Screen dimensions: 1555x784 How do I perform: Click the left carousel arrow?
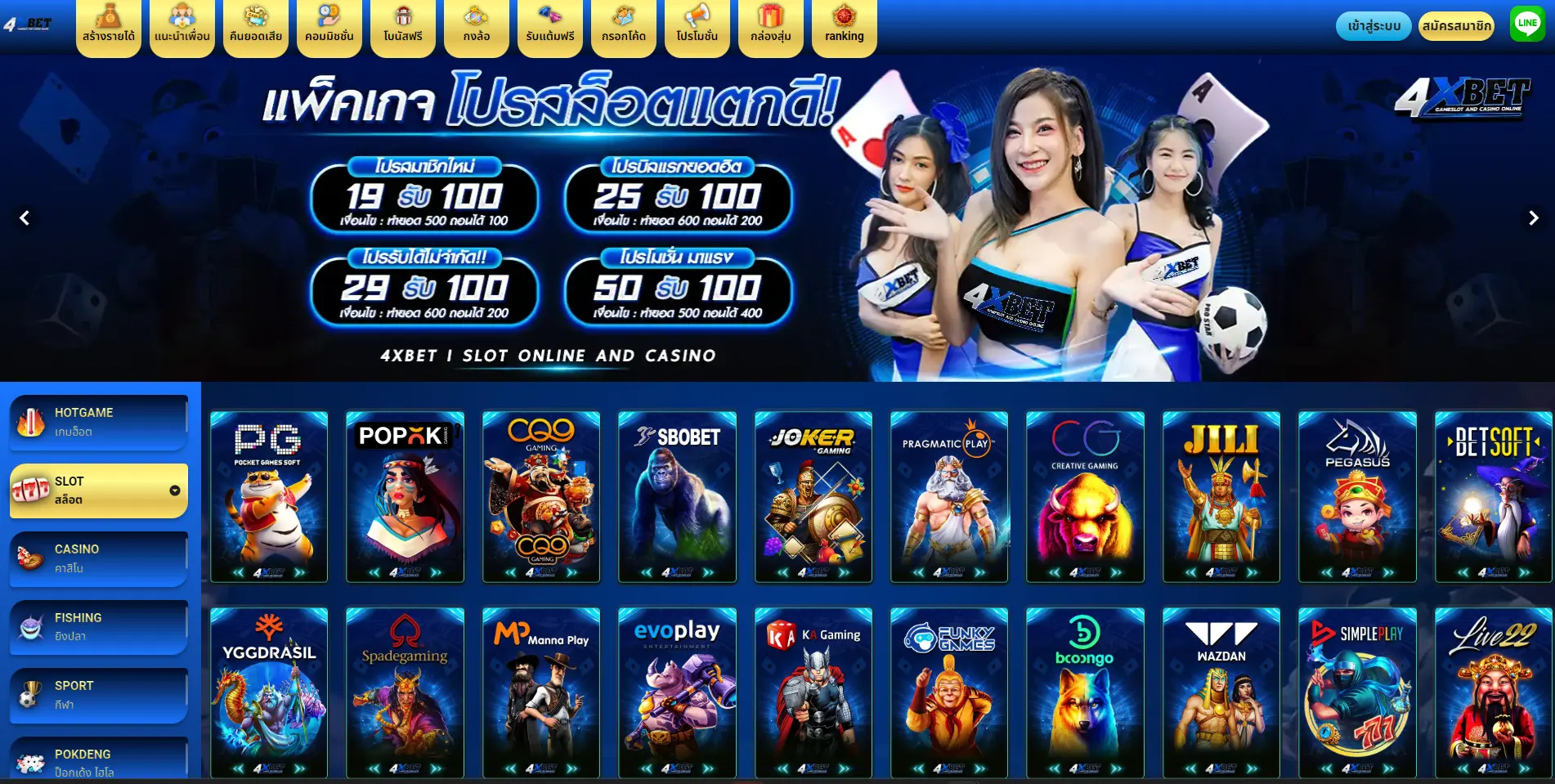[x=25, y=217]
